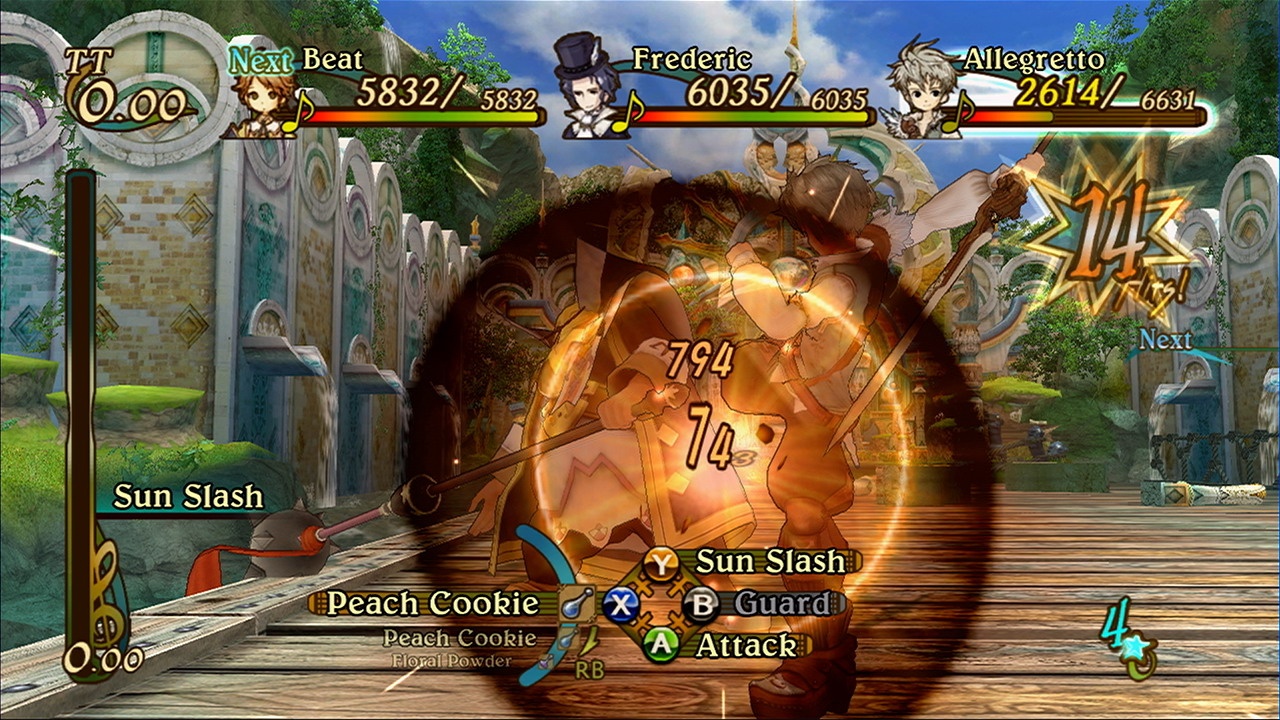This screenshot has width=1280, height=720.
Task: Choose the Sun Slash command
Action: 769,562
